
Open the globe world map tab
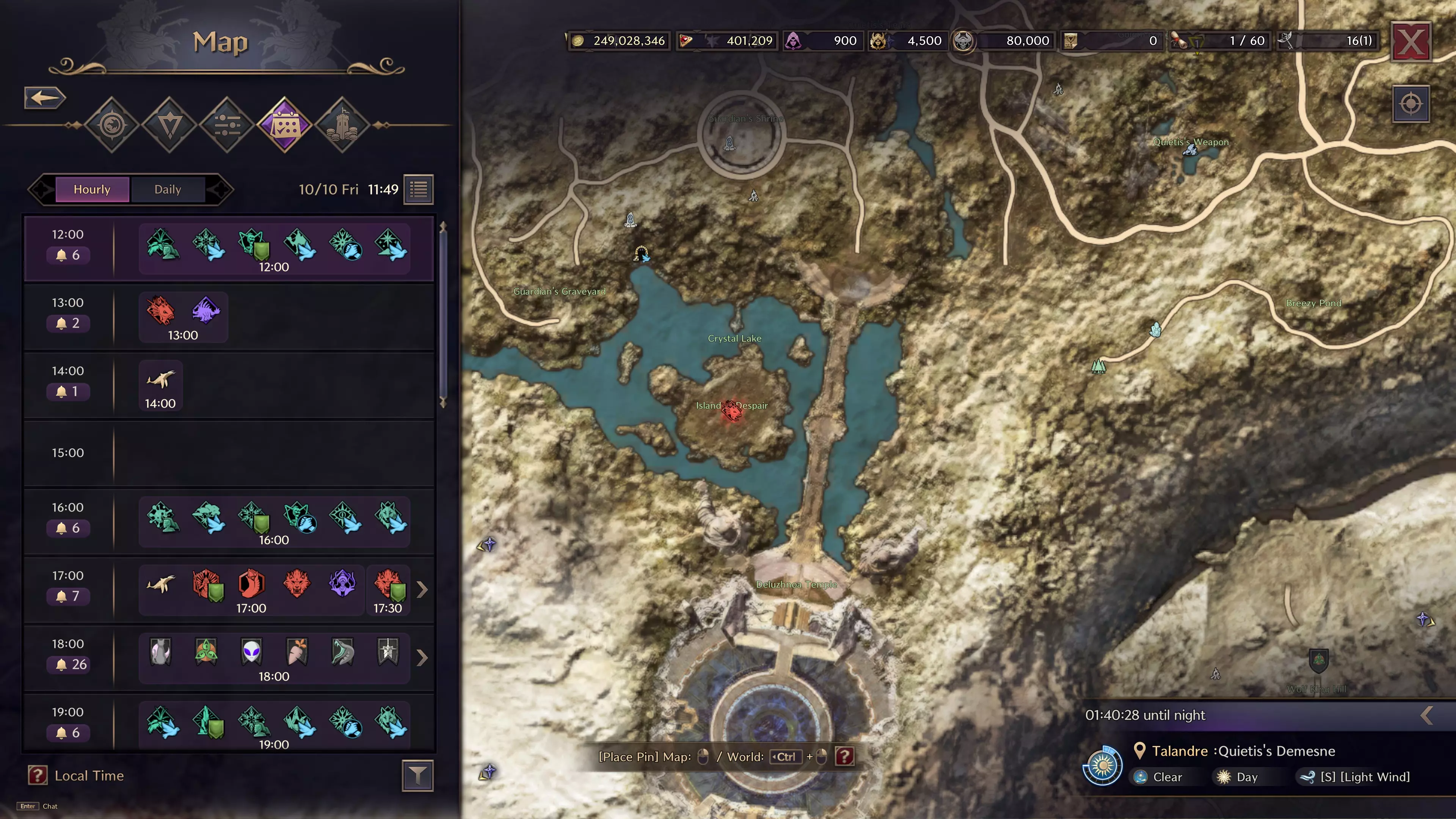click(112, 125)
